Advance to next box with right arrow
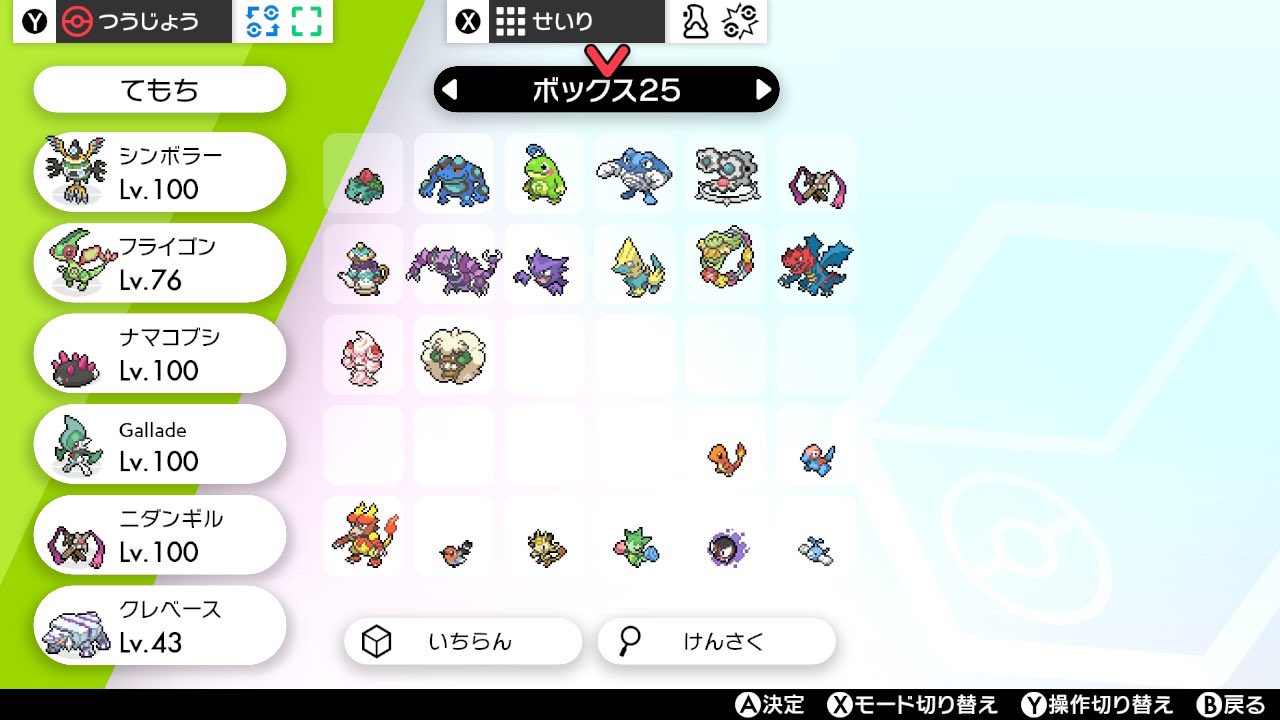This screenshot has height=720, width=1280. 765,89
